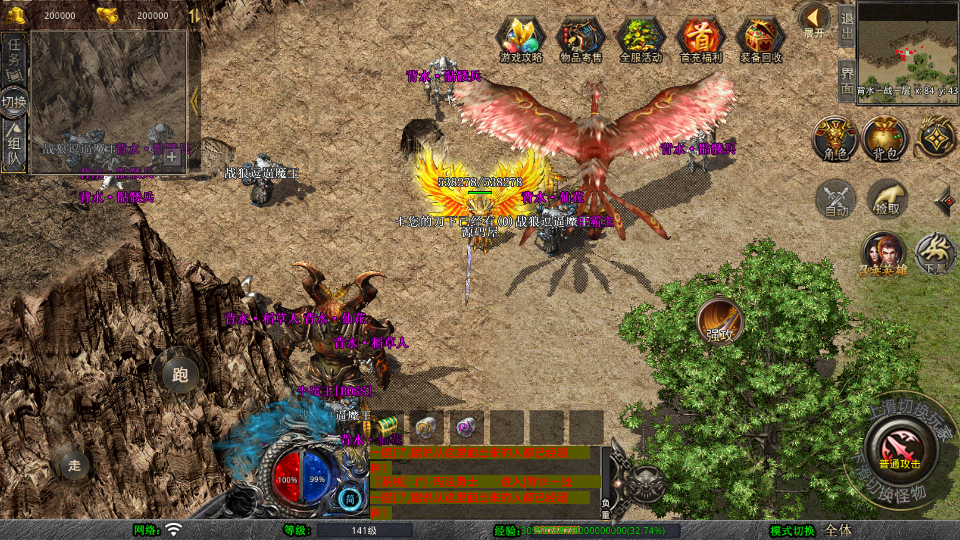The height and width of the screenshot is (540, 960).
Task: Open the 游戏攻略 game guide icon
Action: pos(520,40)
